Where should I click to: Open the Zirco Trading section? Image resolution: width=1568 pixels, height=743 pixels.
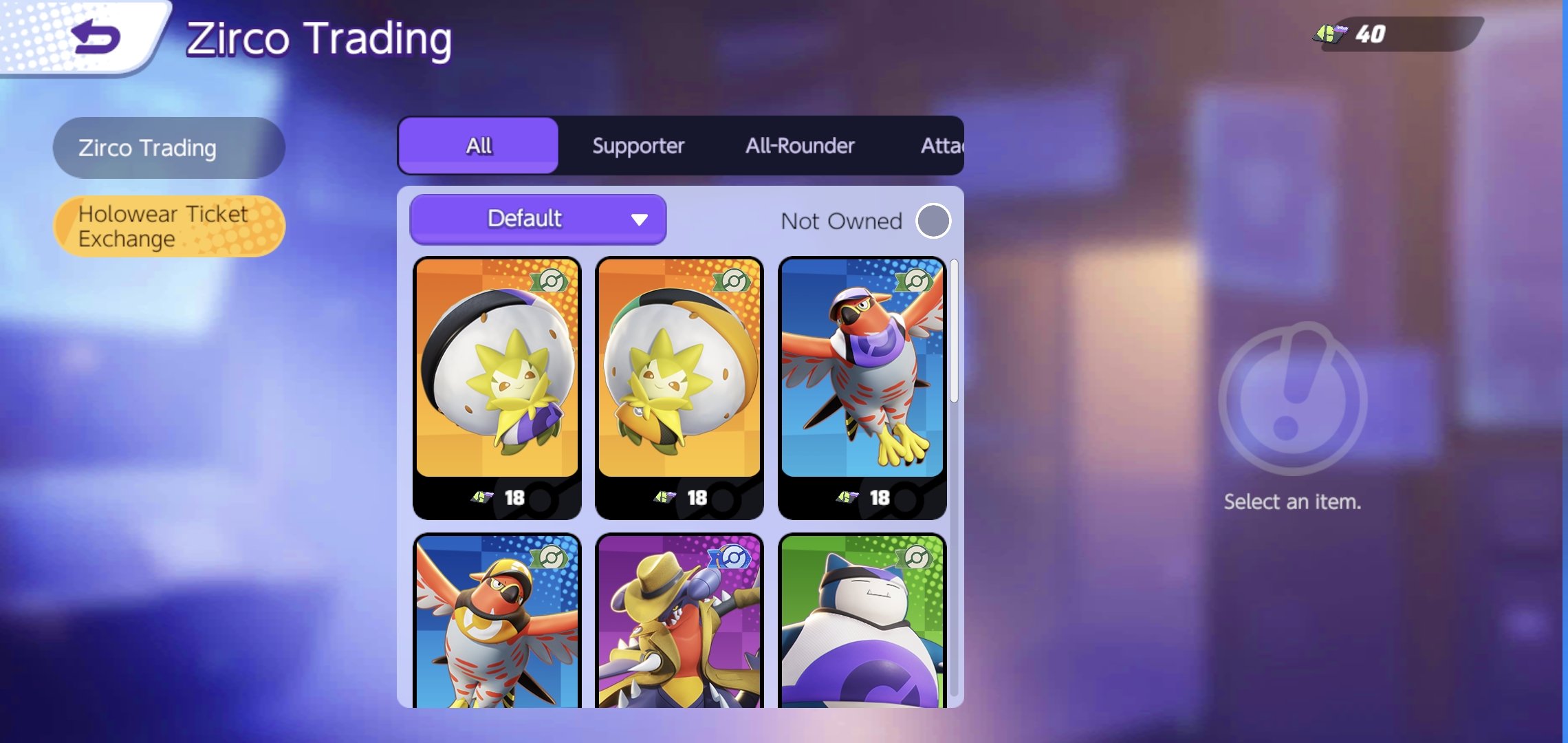pyautogui.click(x=168, y=148)
